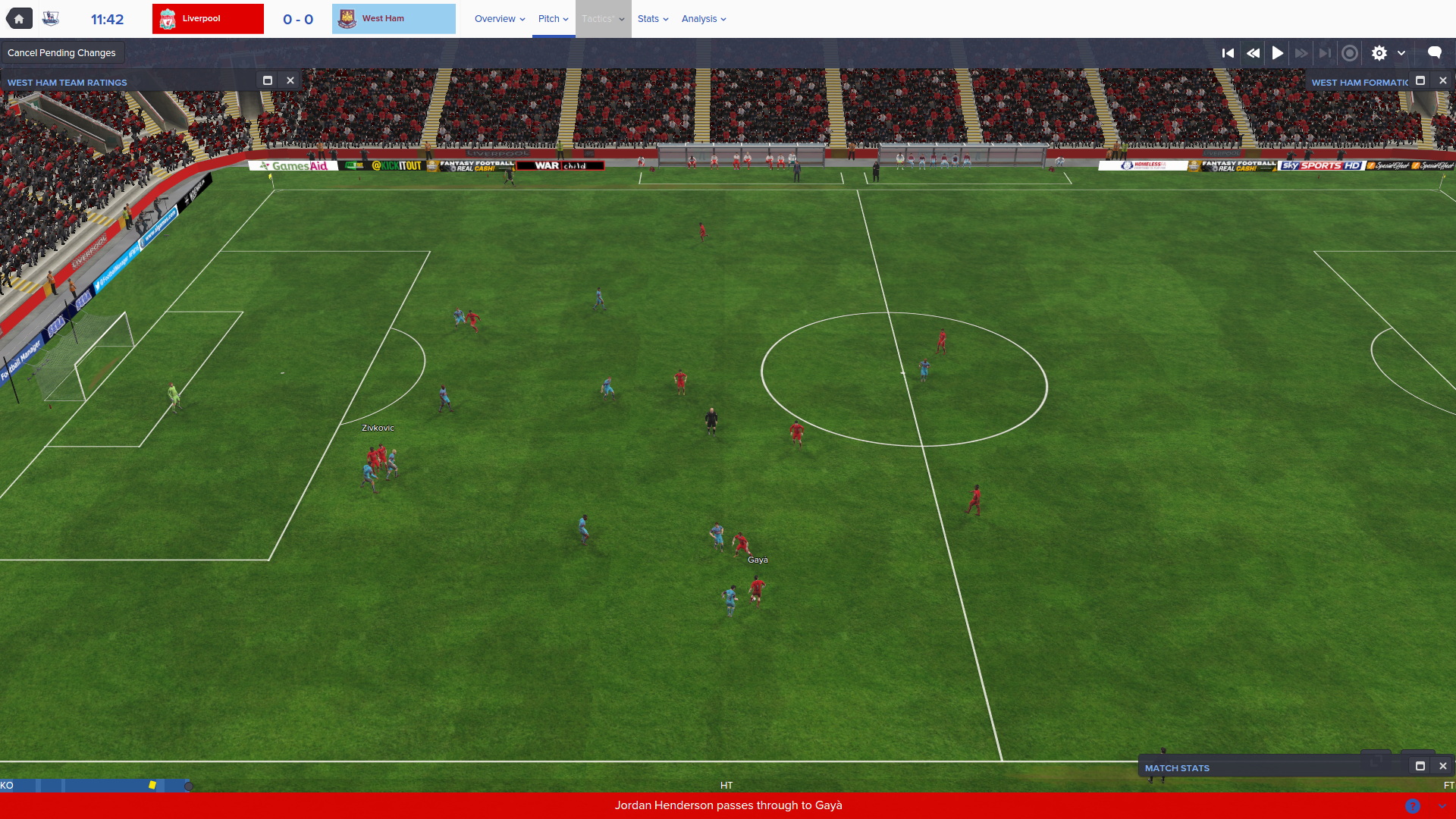Screen dimensions: 1456x819
Task: Maximize the Match Stats panel
Action: (x=1420, y=766)
